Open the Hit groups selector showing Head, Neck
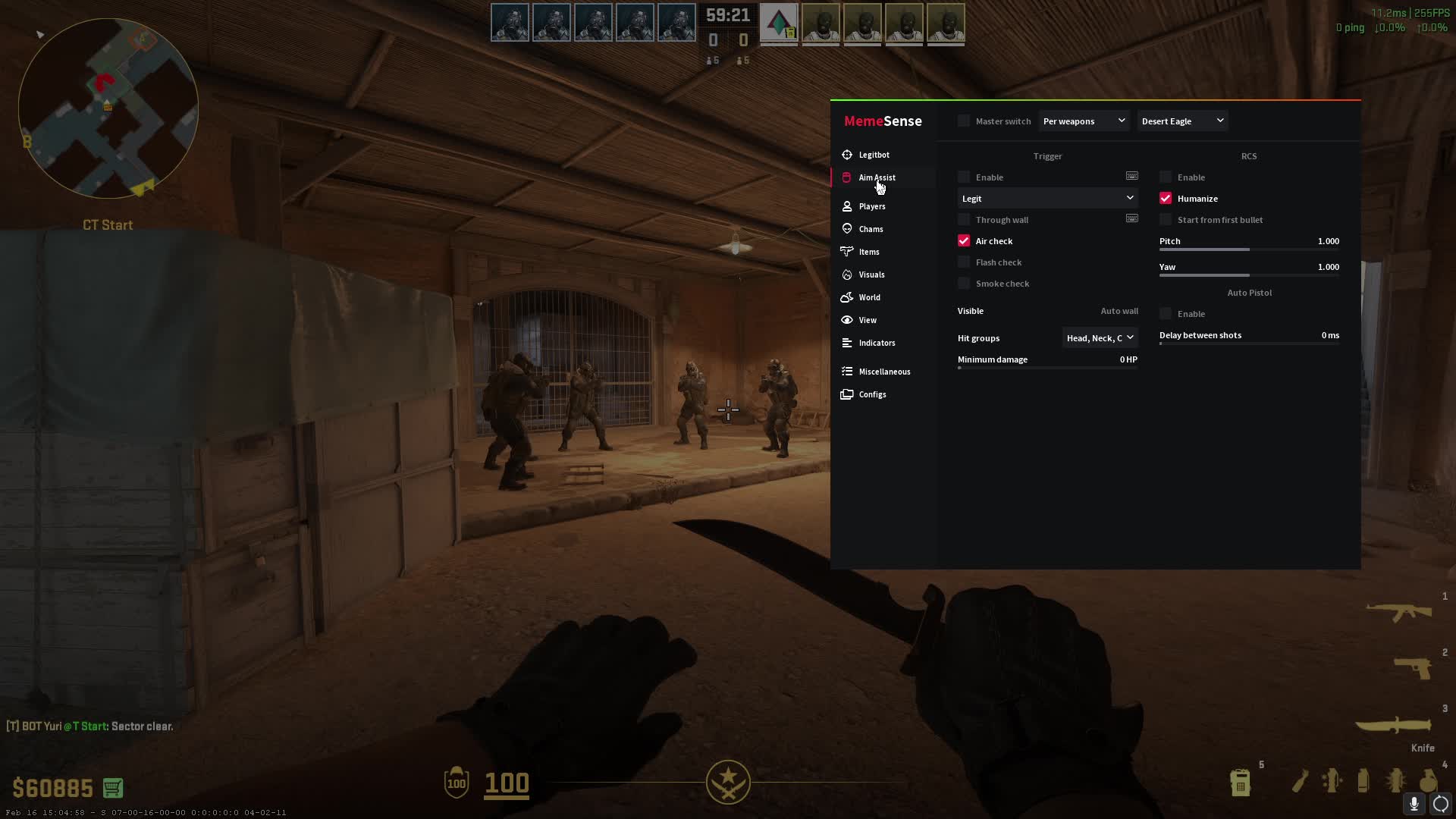Viewport: 1456px width, 819px height. pyautogui.click(x=1100, y=337)
